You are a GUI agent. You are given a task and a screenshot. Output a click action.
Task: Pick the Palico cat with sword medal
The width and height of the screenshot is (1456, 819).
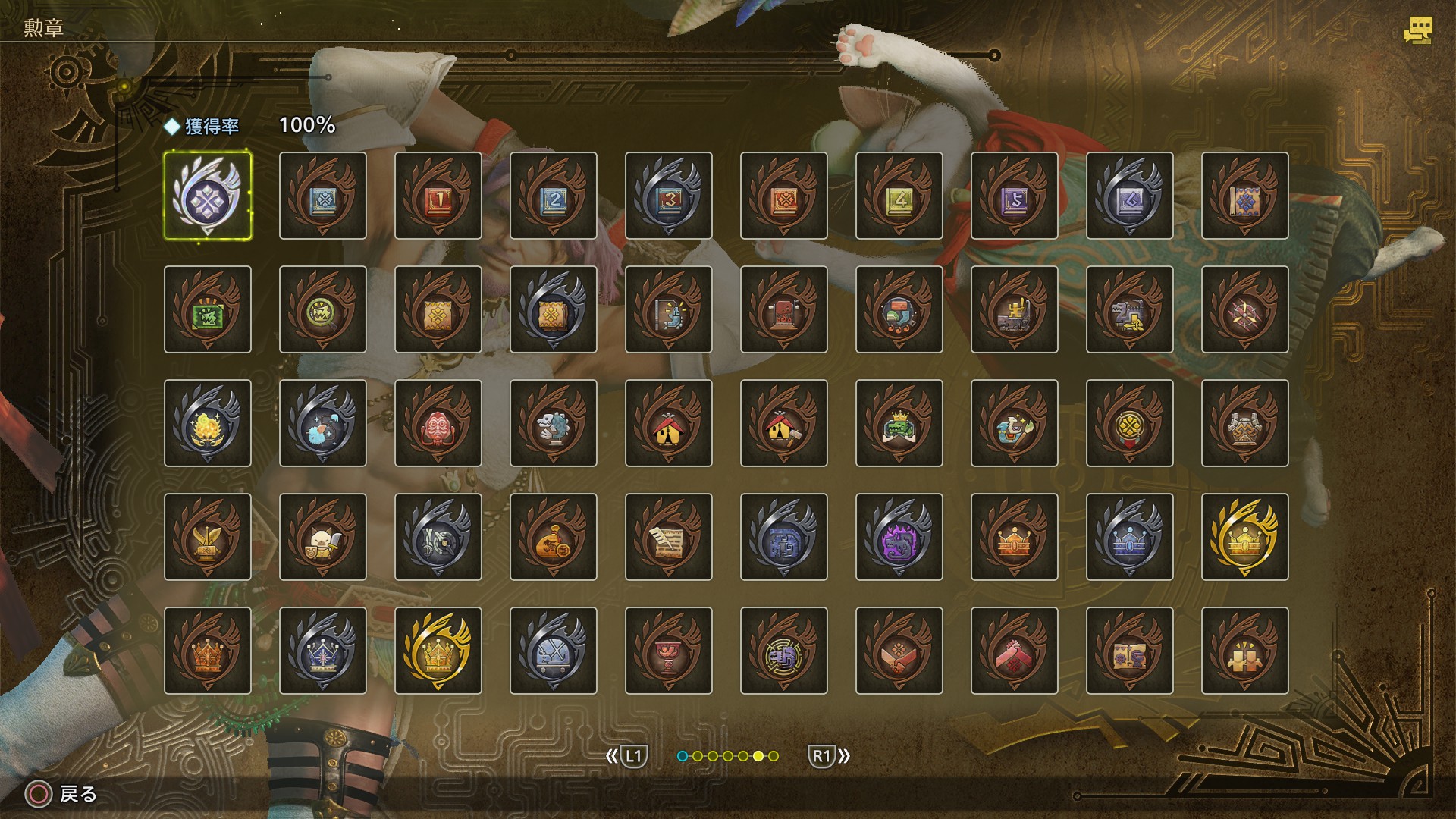tap(323, 537)
